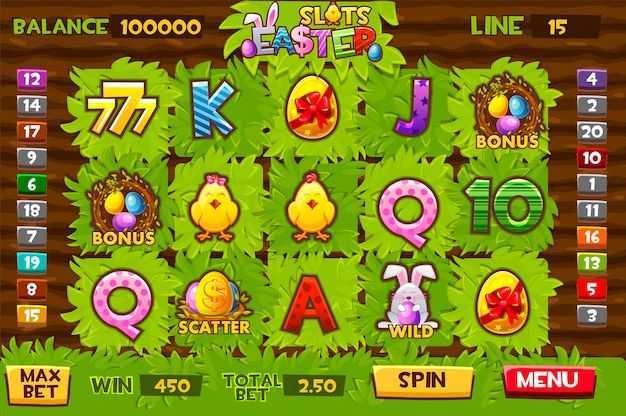Select payline number 3
The height and width of the screenshot is (416, 626).
tap(592, 315)
